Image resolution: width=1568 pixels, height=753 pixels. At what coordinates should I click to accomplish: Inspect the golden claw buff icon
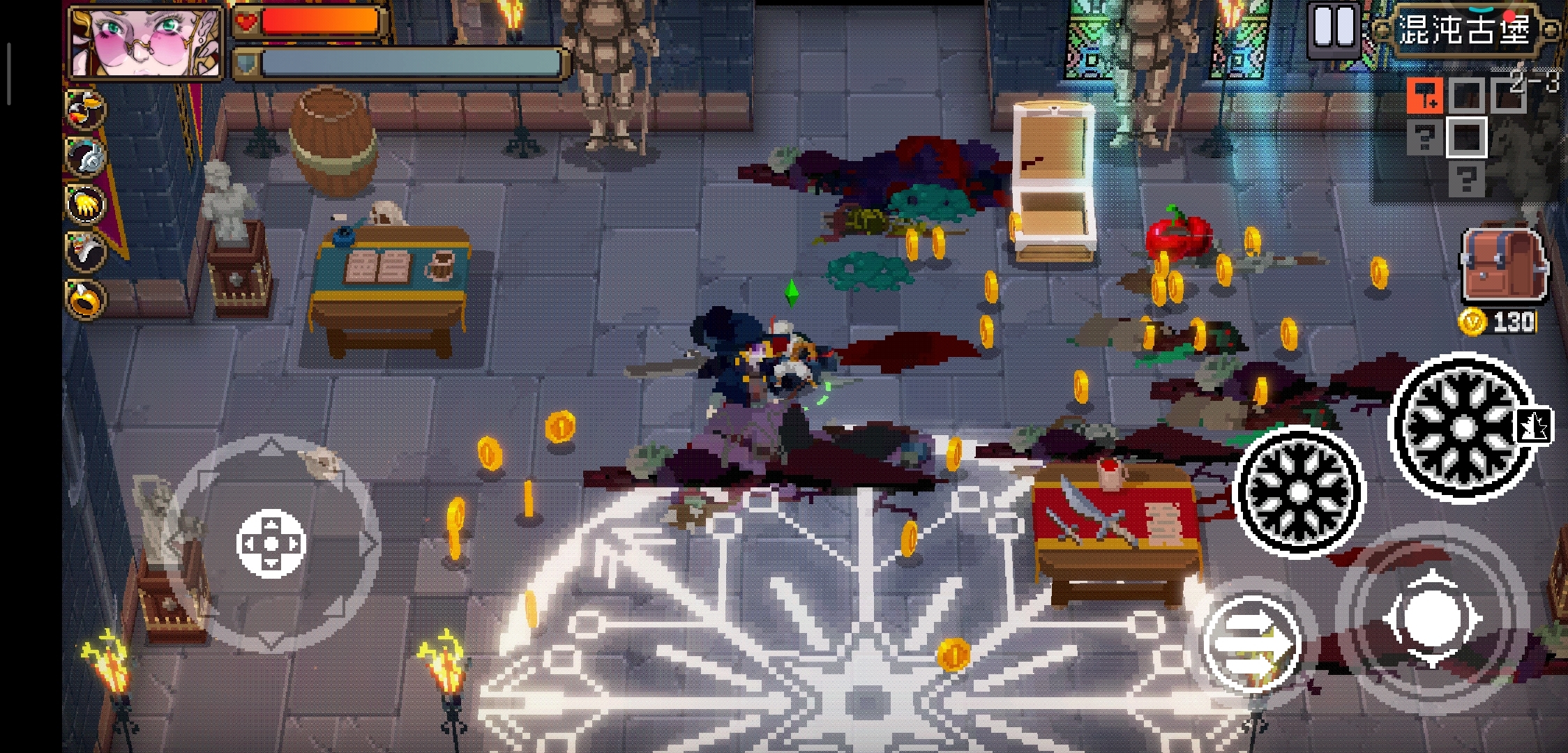(x=85, y=204)
